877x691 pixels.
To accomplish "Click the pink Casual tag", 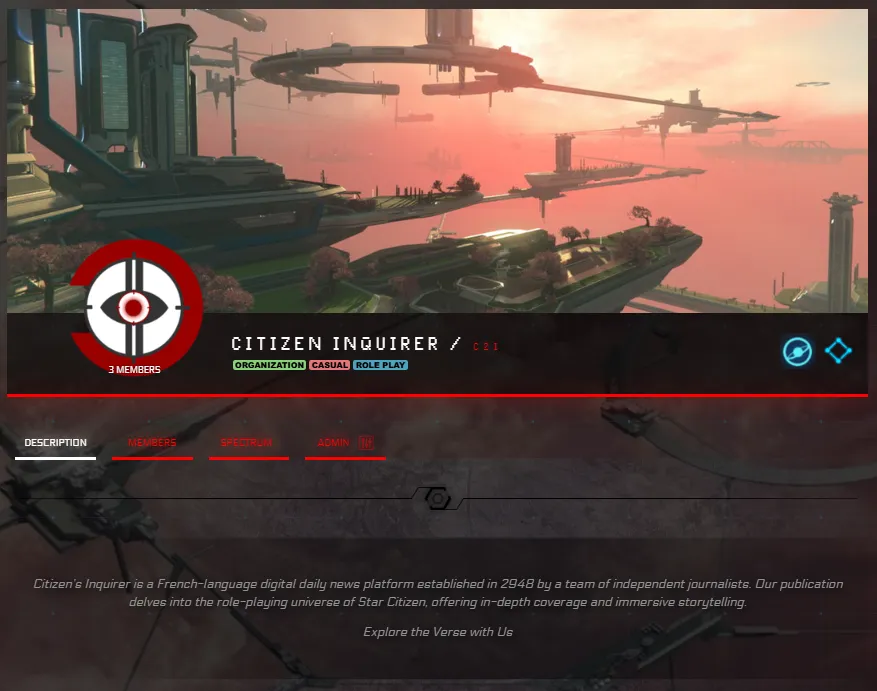I will point(329,365).
